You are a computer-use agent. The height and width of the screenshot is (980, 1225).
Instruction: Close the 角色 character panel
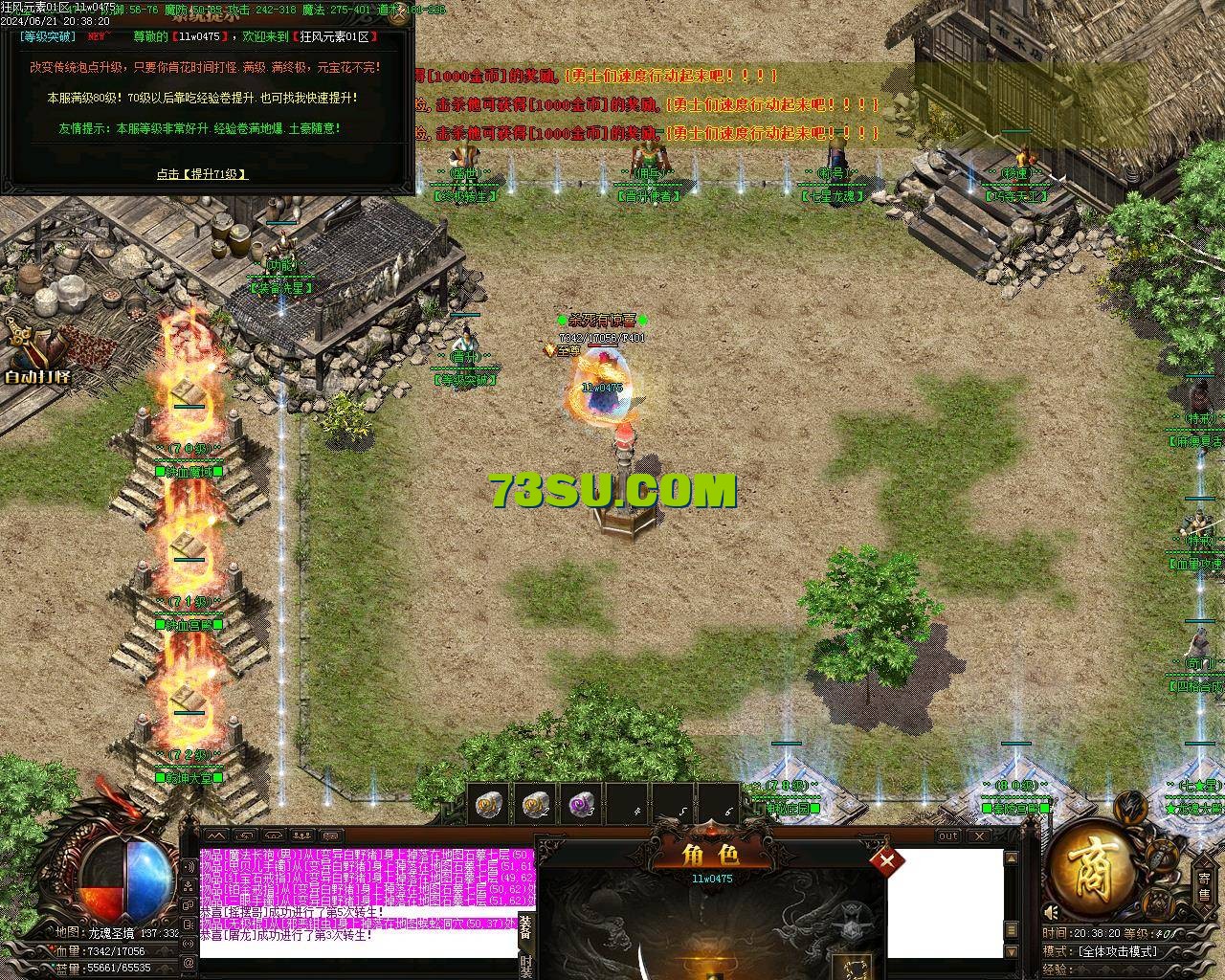pos(887,860)
